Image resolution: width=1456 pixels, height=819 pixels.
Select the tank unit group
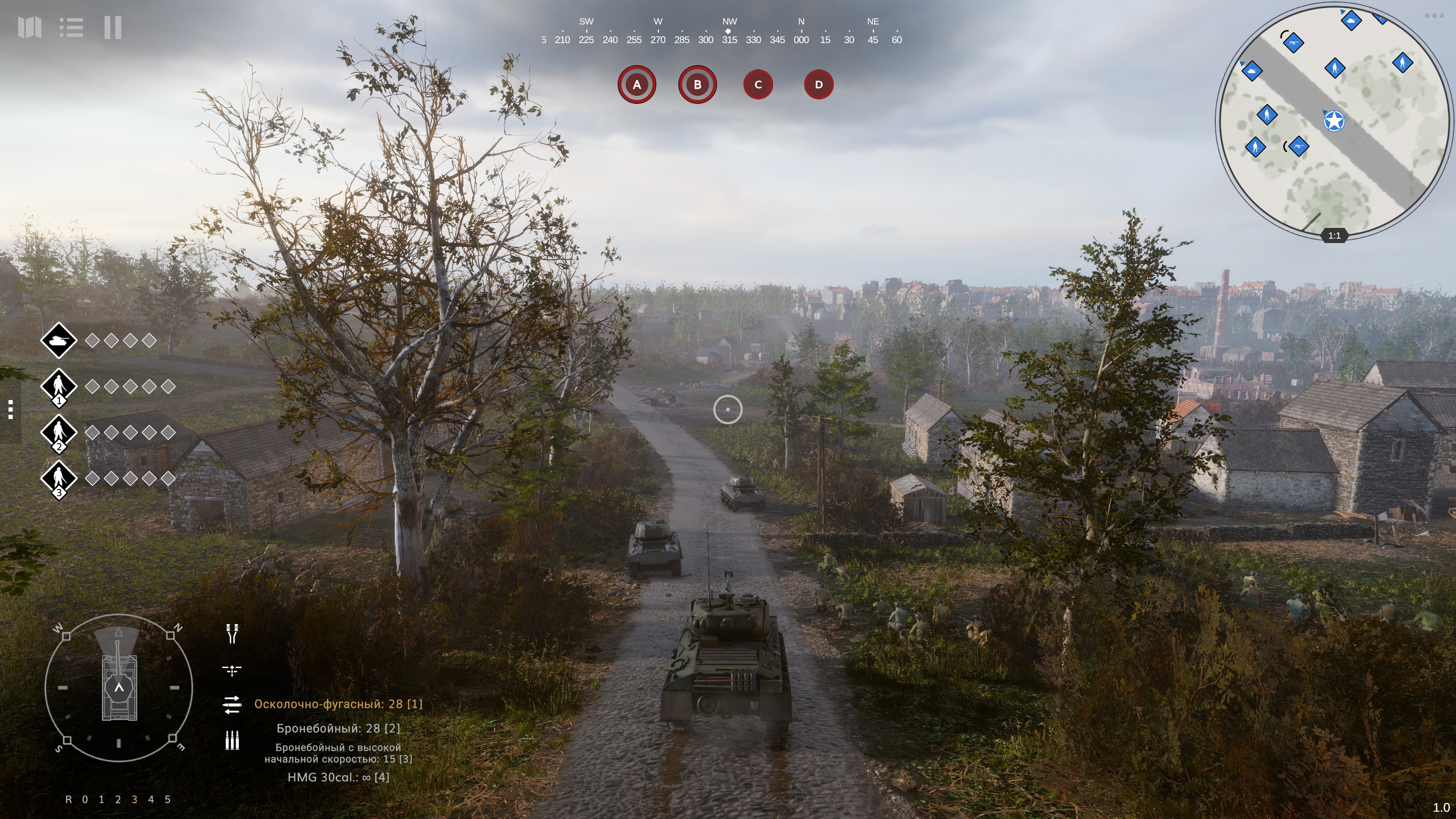click(x=59, y=340)
